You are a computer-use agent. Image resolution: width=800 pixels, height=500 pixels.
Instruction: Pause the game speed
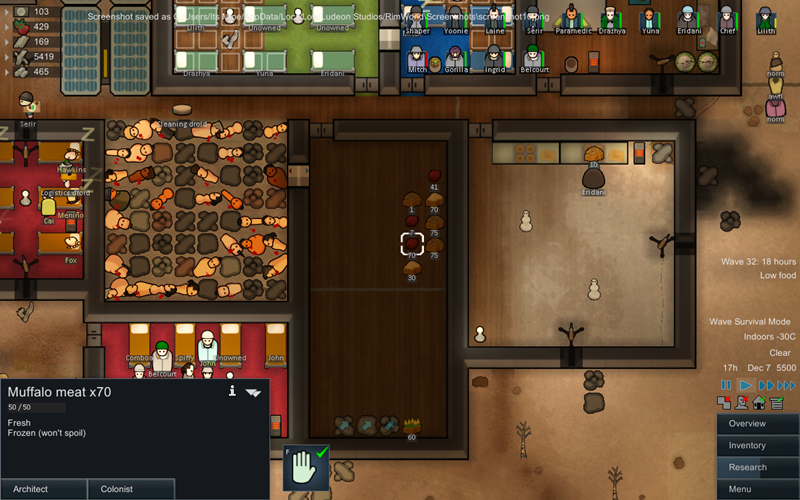(x=727, y=385)
